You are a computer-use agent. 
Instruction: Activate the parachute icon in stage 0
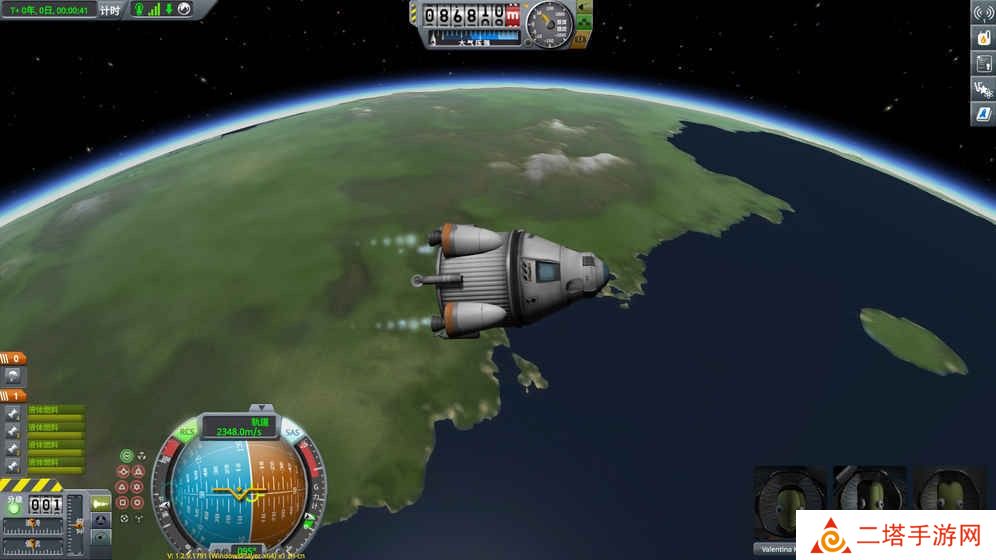[x=13, y=376]
